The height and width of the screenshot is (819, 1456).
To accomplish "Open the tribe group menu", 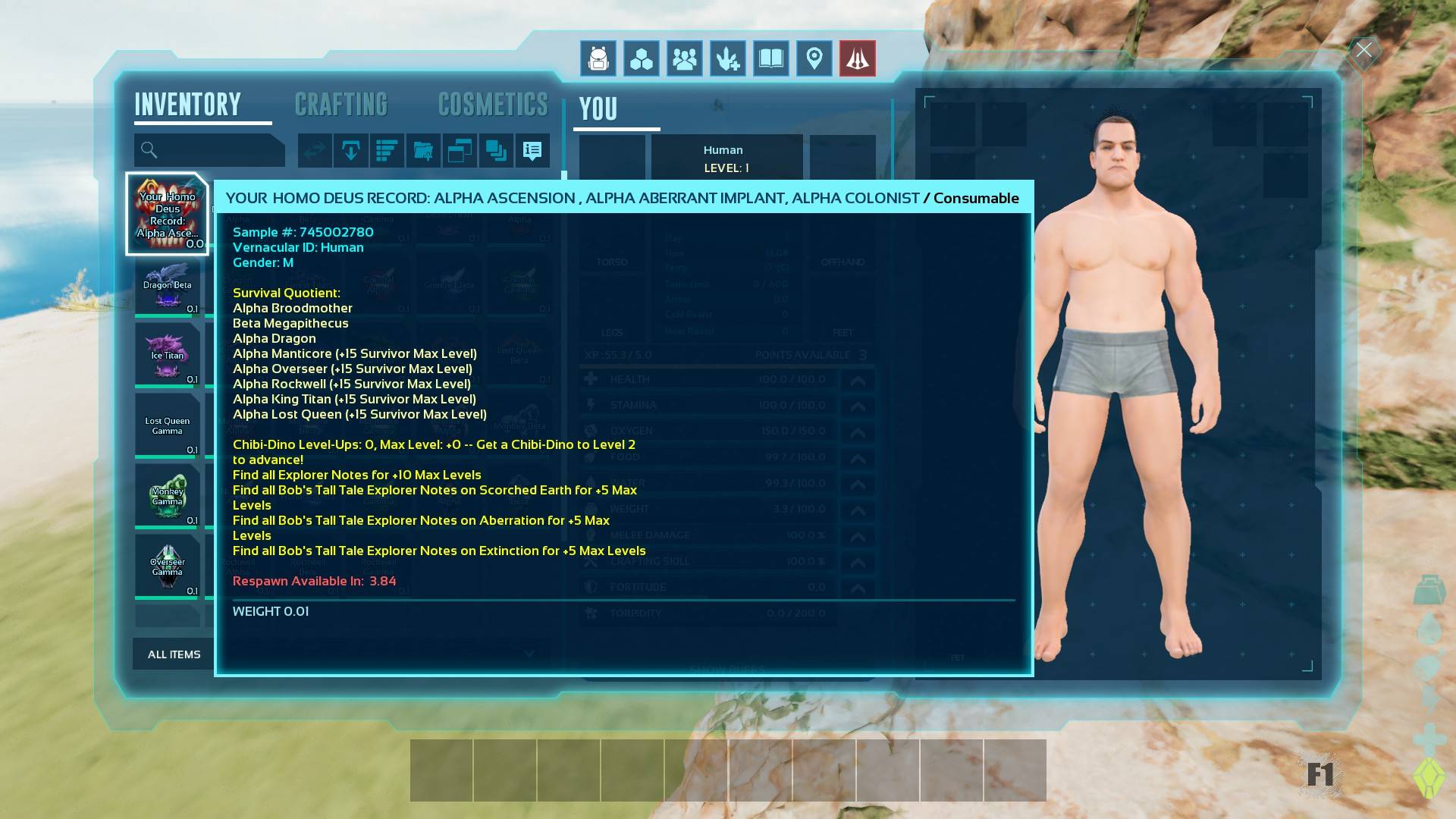I will [x=685, y=58].
